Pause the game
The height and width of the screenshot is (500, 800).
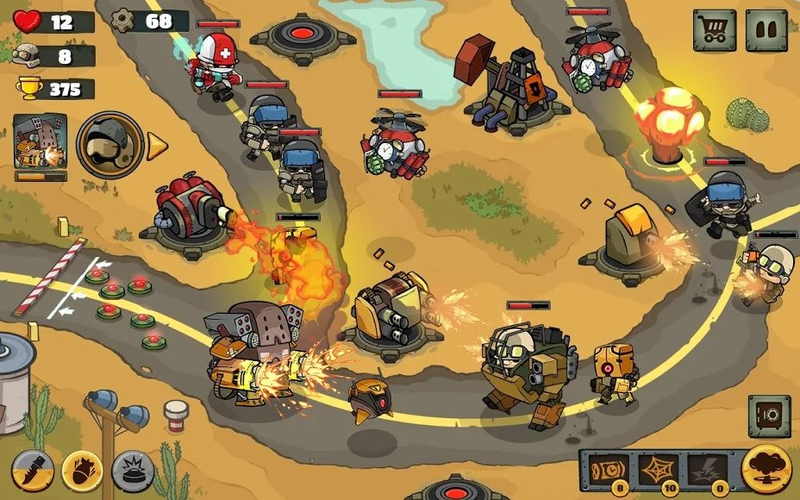(766, 30)
